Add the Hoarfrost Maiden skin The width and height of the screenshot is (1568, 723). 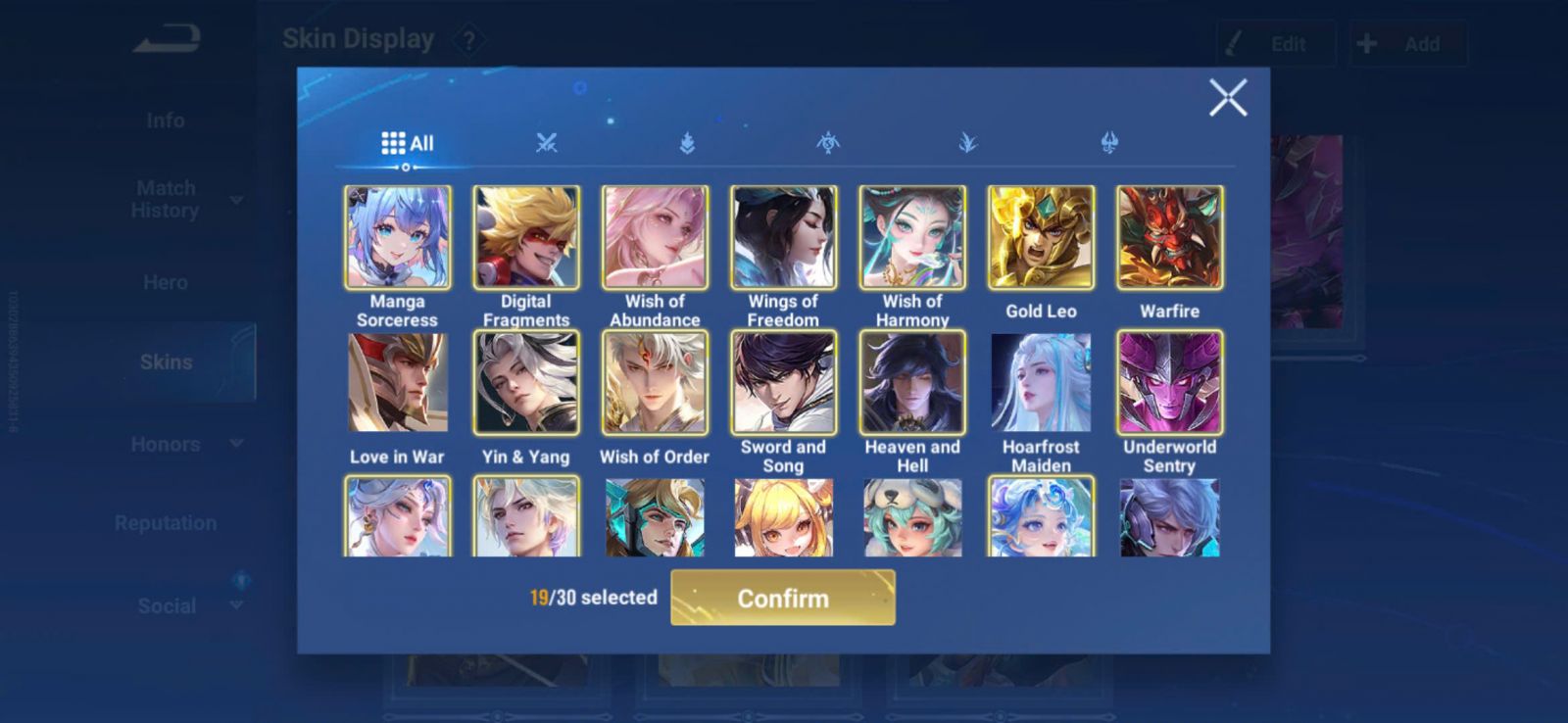pos(1041,382)
